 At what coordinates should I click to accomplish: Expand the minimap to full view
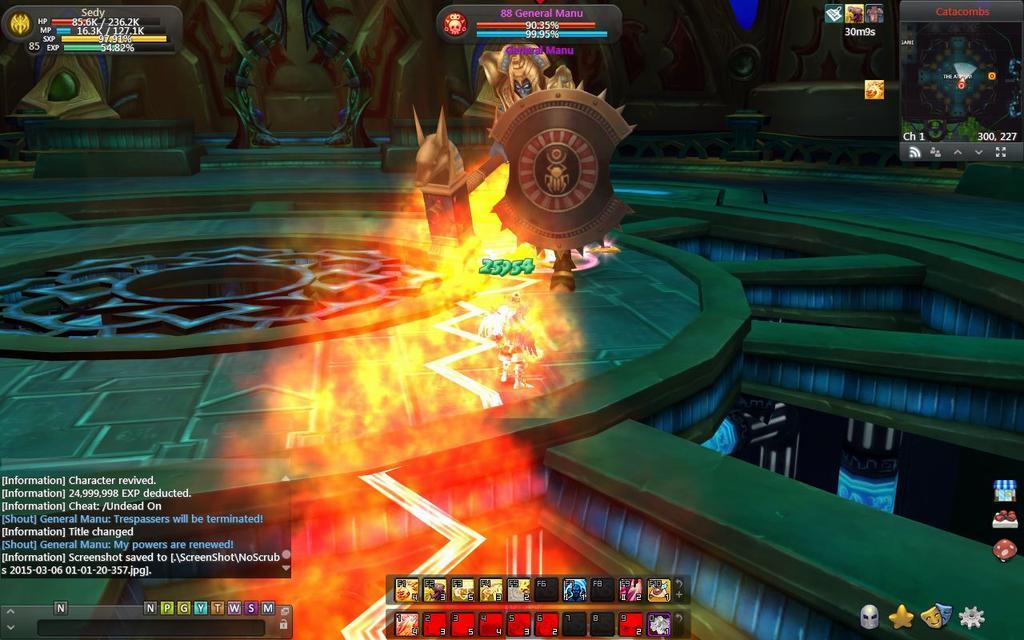tap(1001, 152)
